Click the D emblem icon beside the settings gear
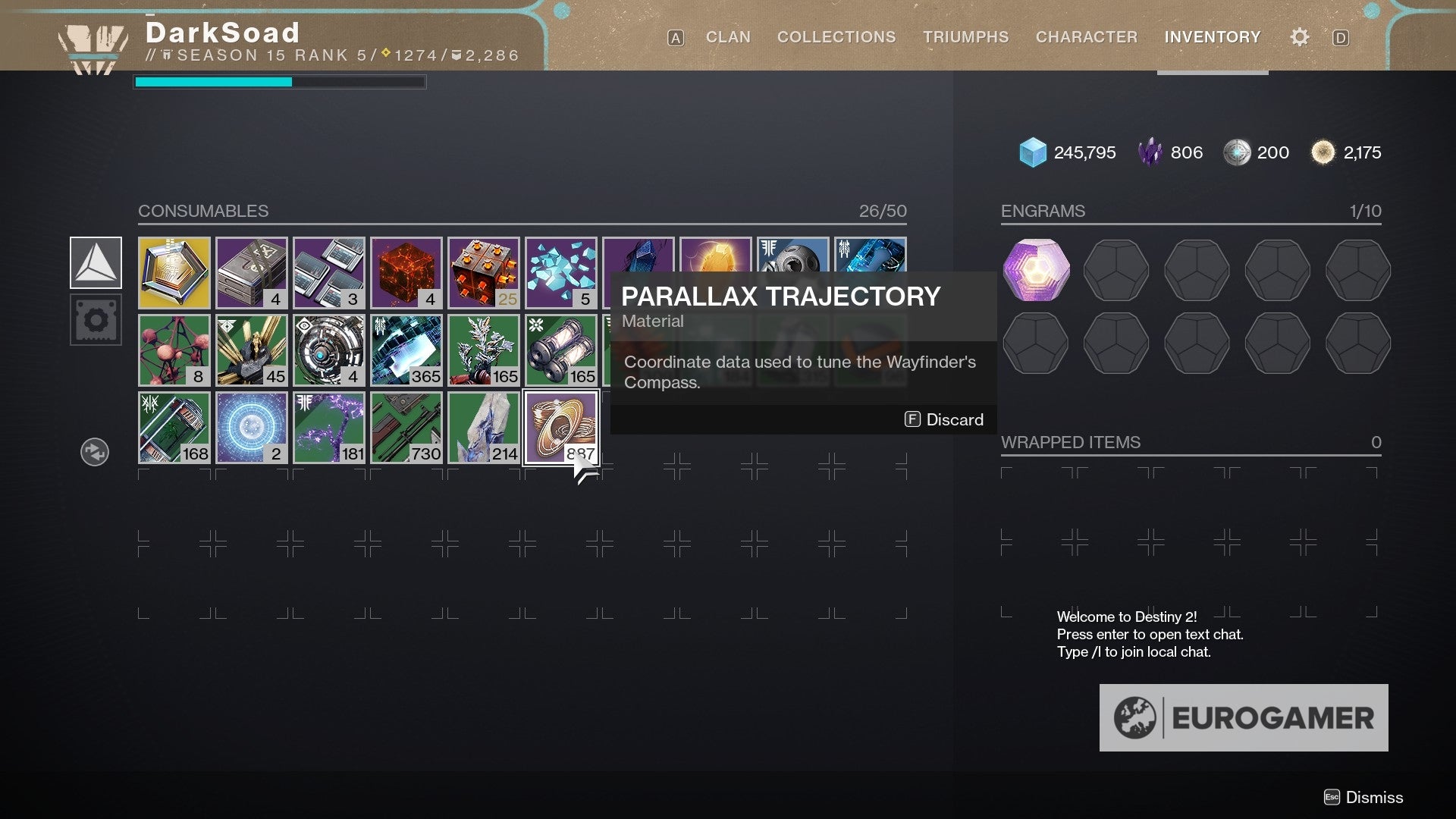Image resolution: width=1456 pixels, height=819 pixels. click(1341, 37)
